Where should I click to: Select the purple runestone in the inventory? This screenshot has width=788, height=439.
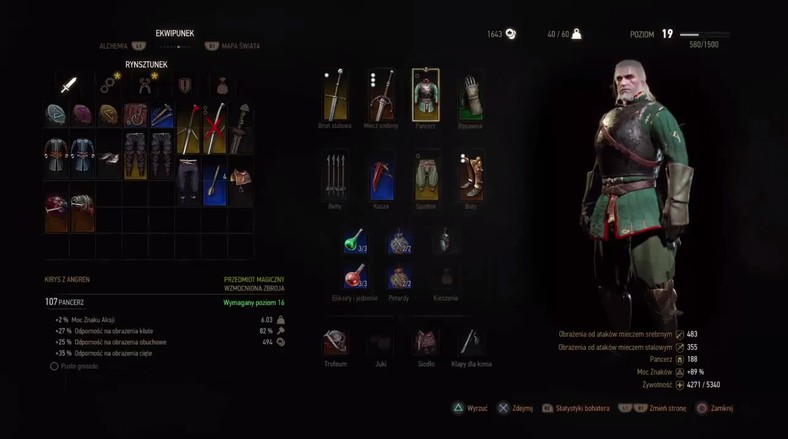[x=82, y=116]
